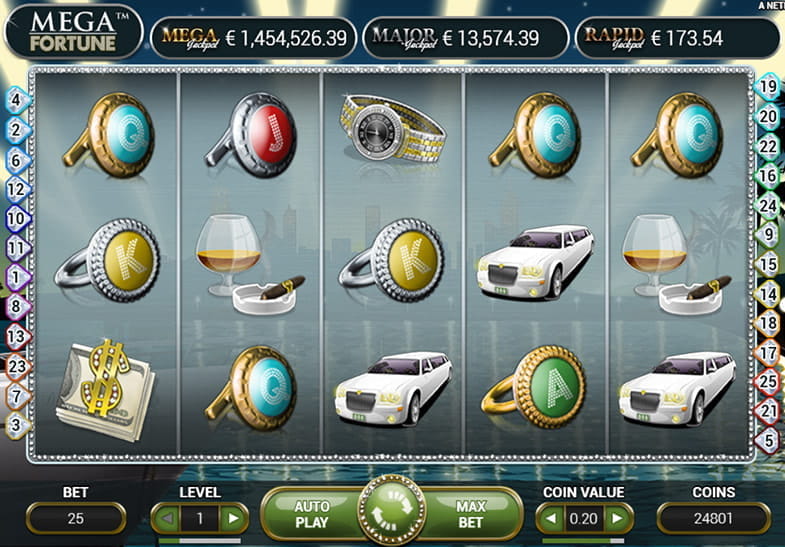Click payline 13 marker

(16, 337)
